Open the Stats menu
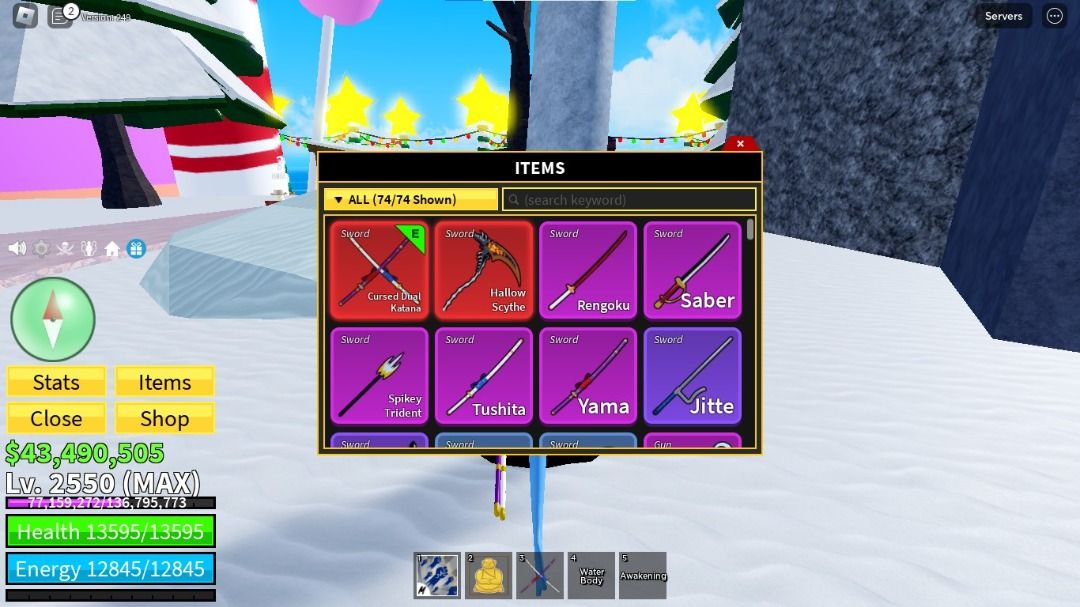 pyautogui.click(x=56, y=382)
